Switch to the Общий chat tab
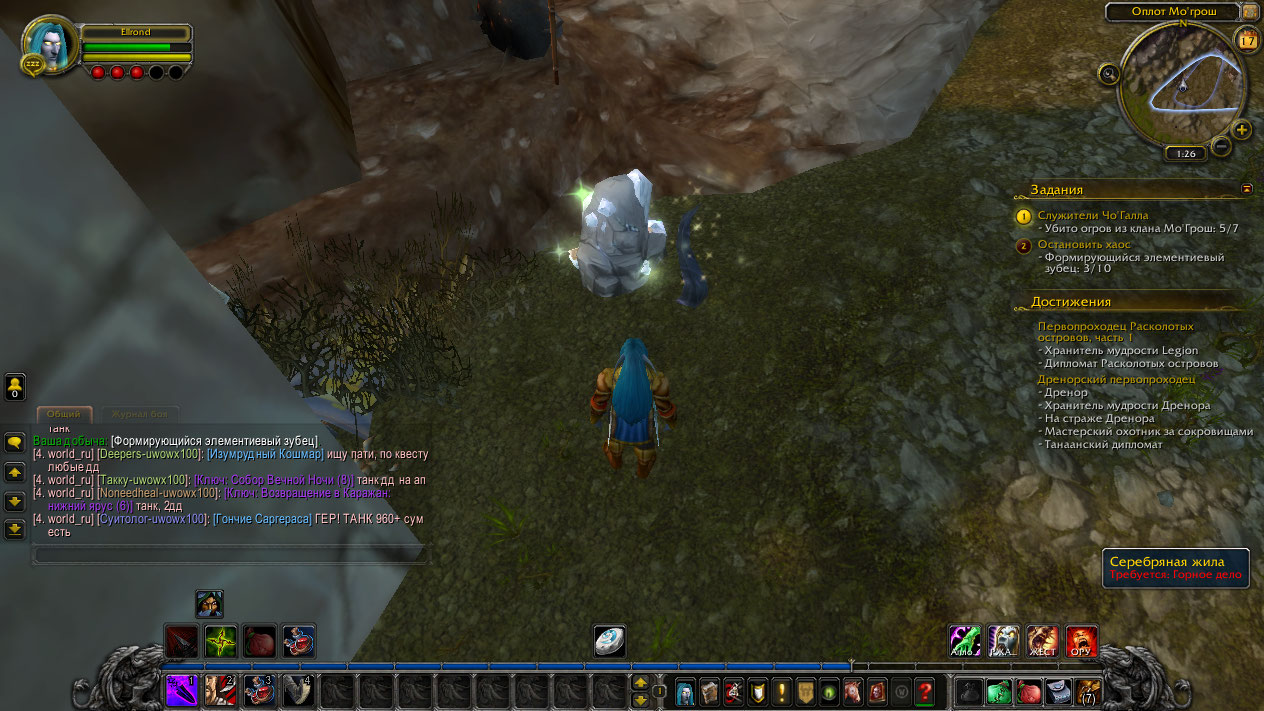The image size is (1264, 711). (x=64, y=414)
